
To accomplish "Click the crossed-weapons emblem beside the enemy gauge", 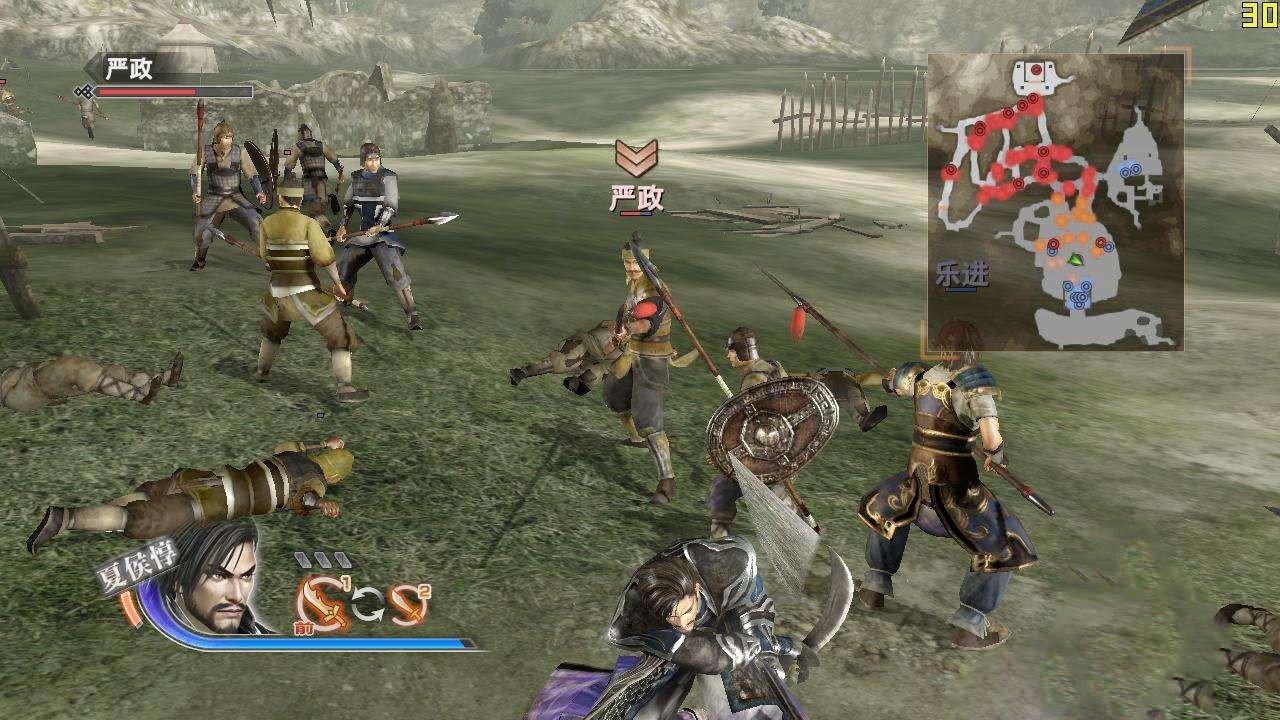I will click(x=85, y=91).
